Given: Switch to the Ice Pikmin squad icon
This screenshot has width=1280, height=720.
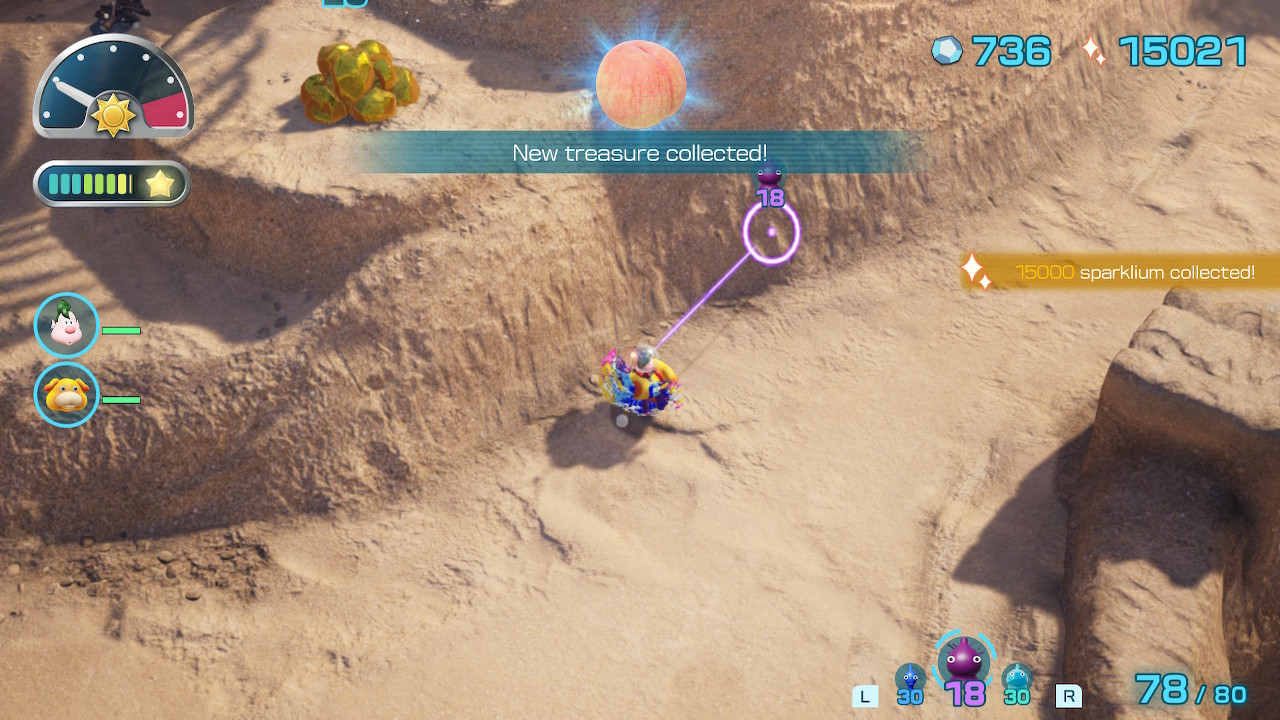Looking at the screenshot, I should 1017,679.
